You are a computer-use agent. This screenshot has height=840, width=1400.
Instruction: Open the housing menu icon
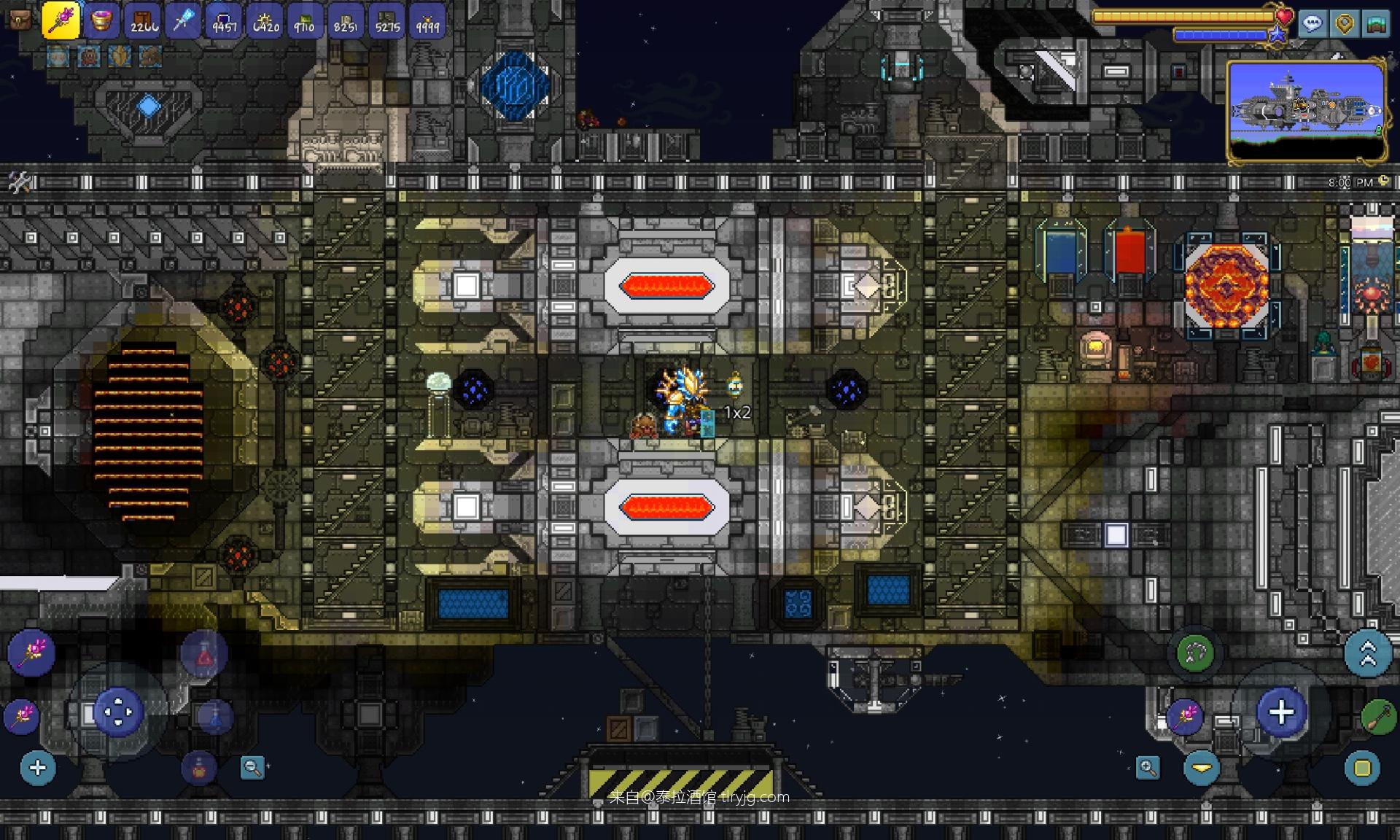[x=1377, y=24]
